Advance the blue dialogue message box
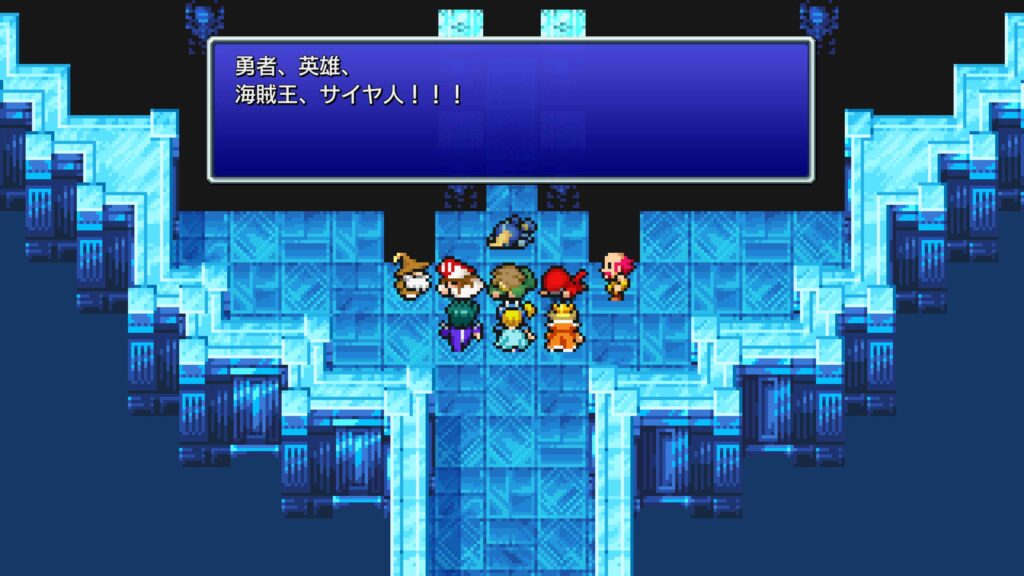 [x=510, y=110]
